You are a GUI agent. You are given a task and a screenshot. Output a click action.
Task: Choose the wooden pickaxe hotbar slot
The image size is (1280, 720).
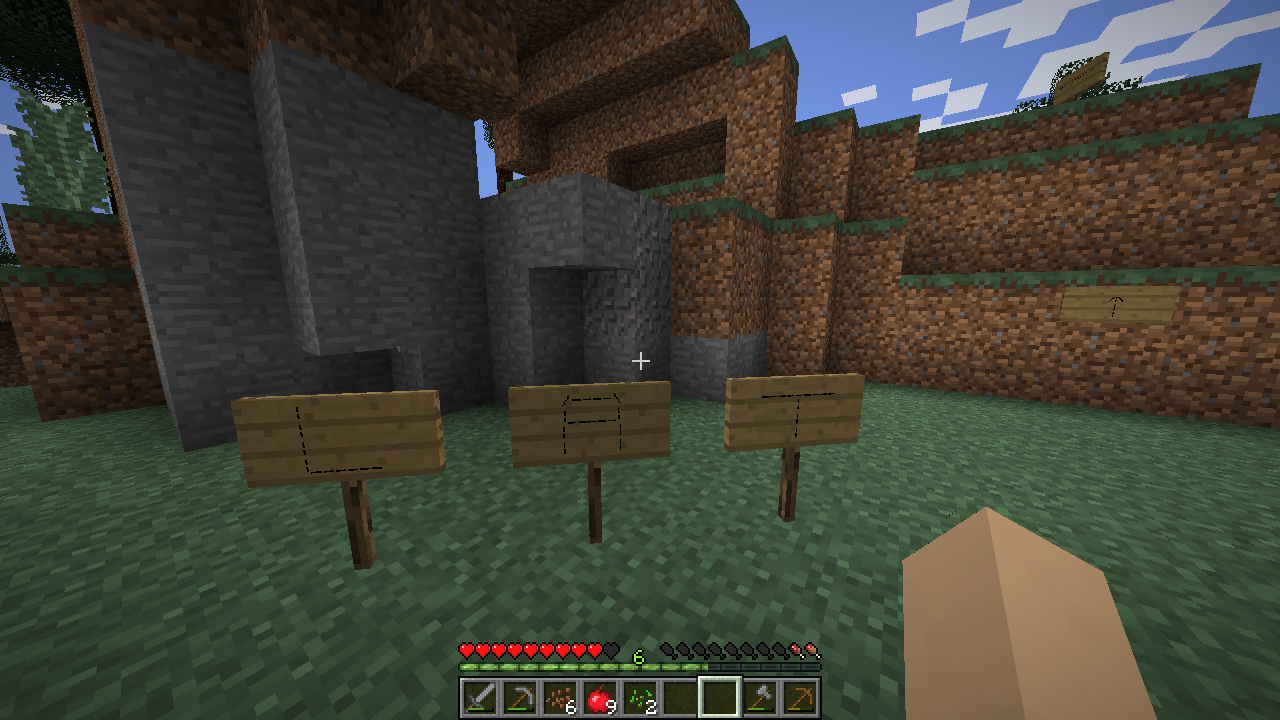click(800, 697)
